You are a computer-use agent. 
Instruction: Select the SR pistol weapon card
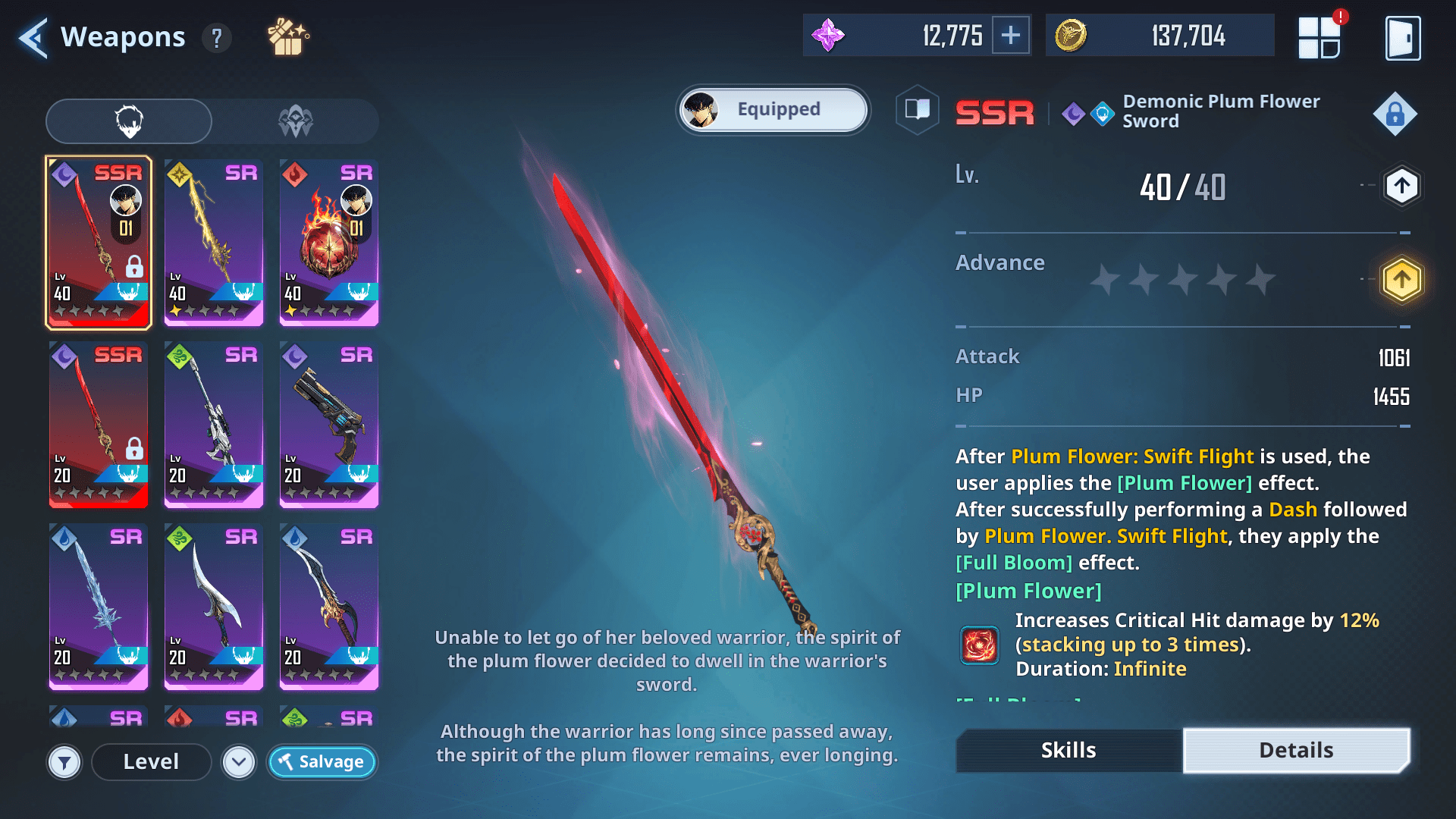[329, 425]
